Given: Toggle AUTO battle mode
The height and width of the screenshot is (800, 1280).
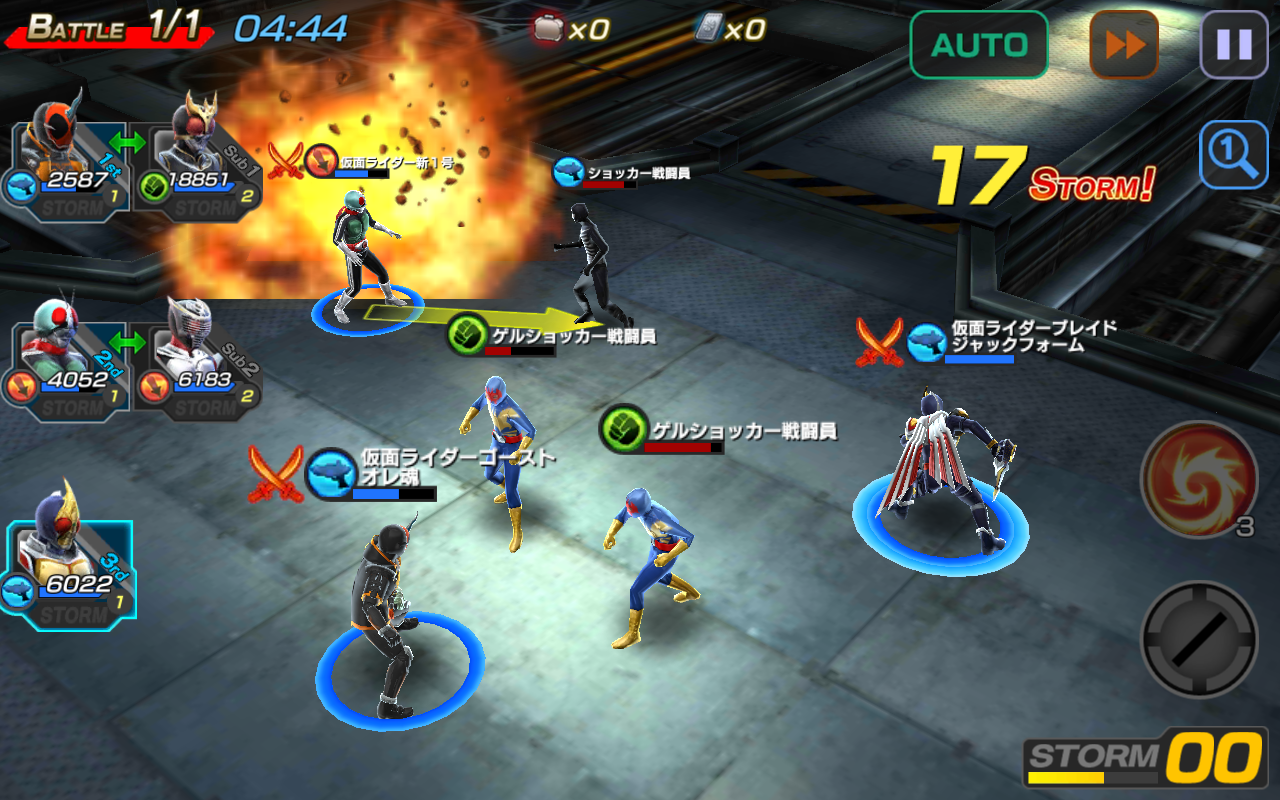Looking at the screenshot, I should click(978, 44).
